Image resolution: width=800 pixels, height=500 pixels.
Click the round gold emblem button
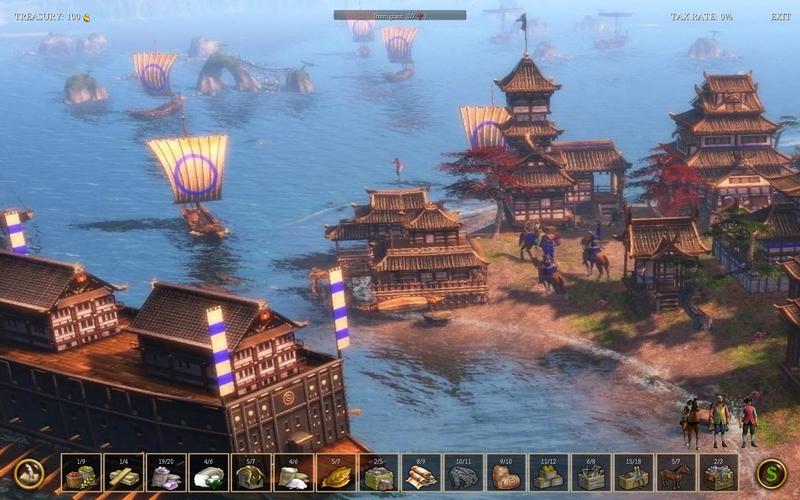point(29,473)
